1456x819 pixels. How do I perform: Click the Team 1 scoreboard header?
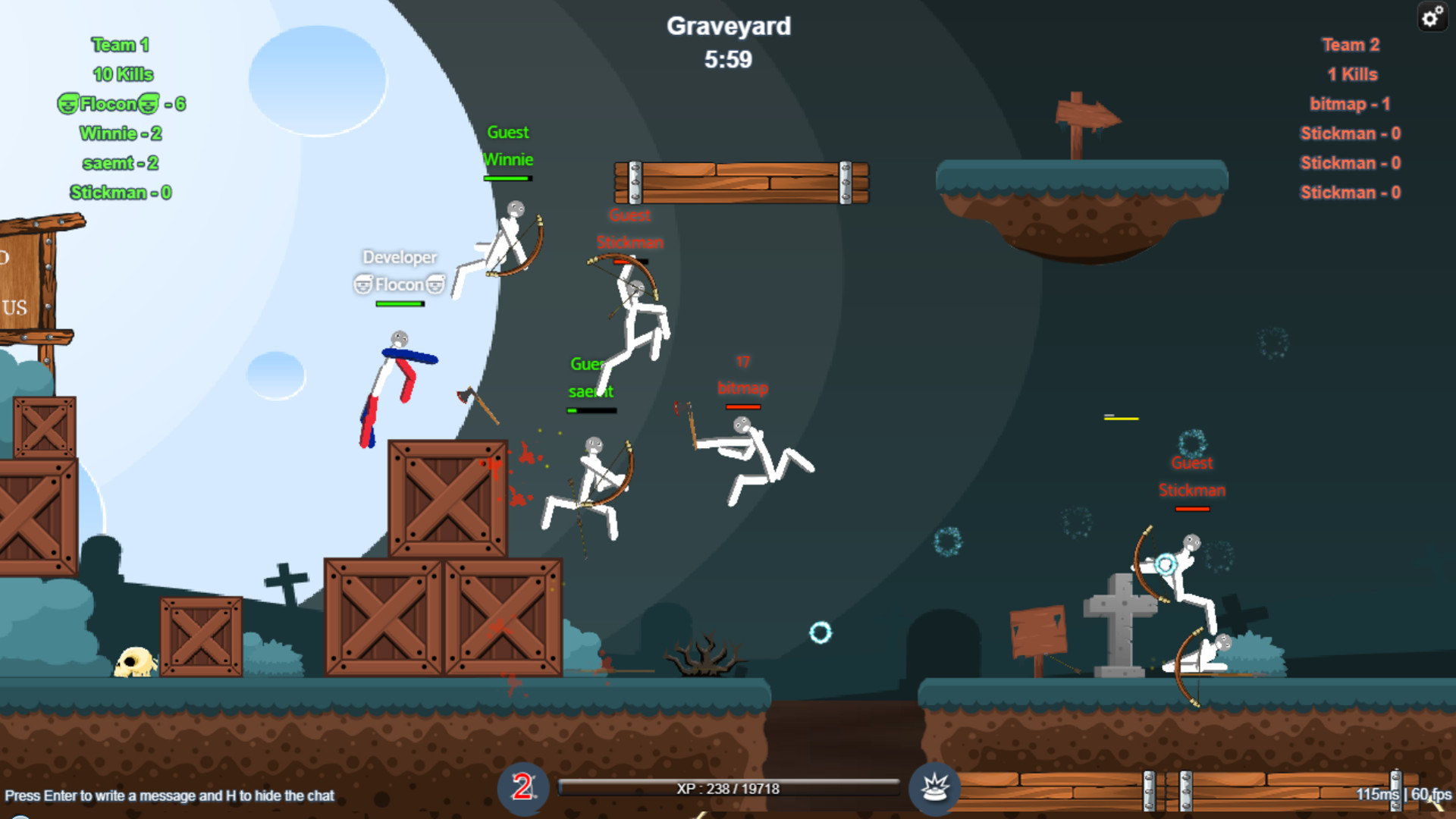coord(119,45)
